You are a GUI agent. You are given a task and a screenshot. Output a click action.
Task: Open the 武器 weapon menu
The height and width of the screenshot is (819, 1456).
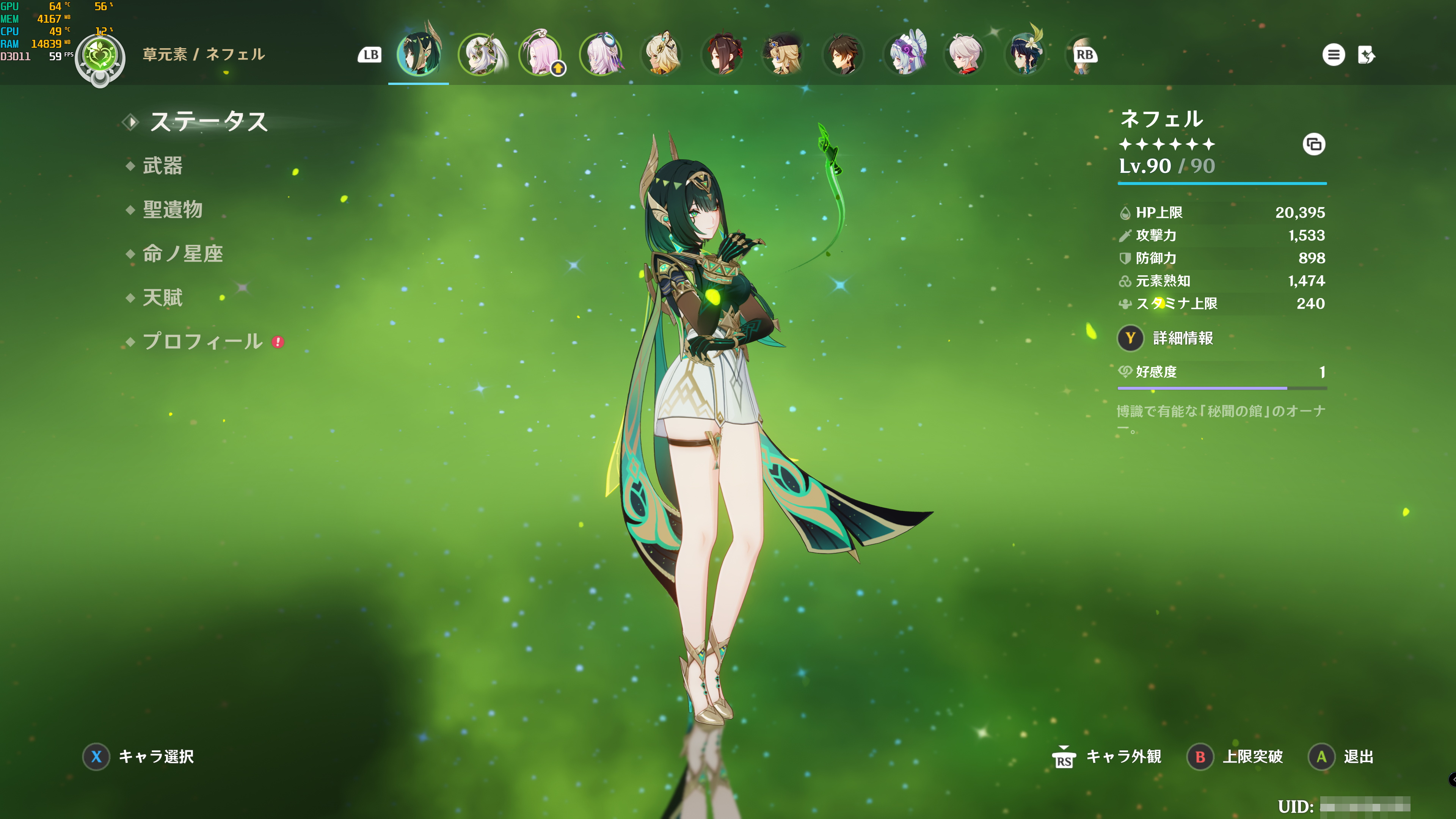point(163,166)
